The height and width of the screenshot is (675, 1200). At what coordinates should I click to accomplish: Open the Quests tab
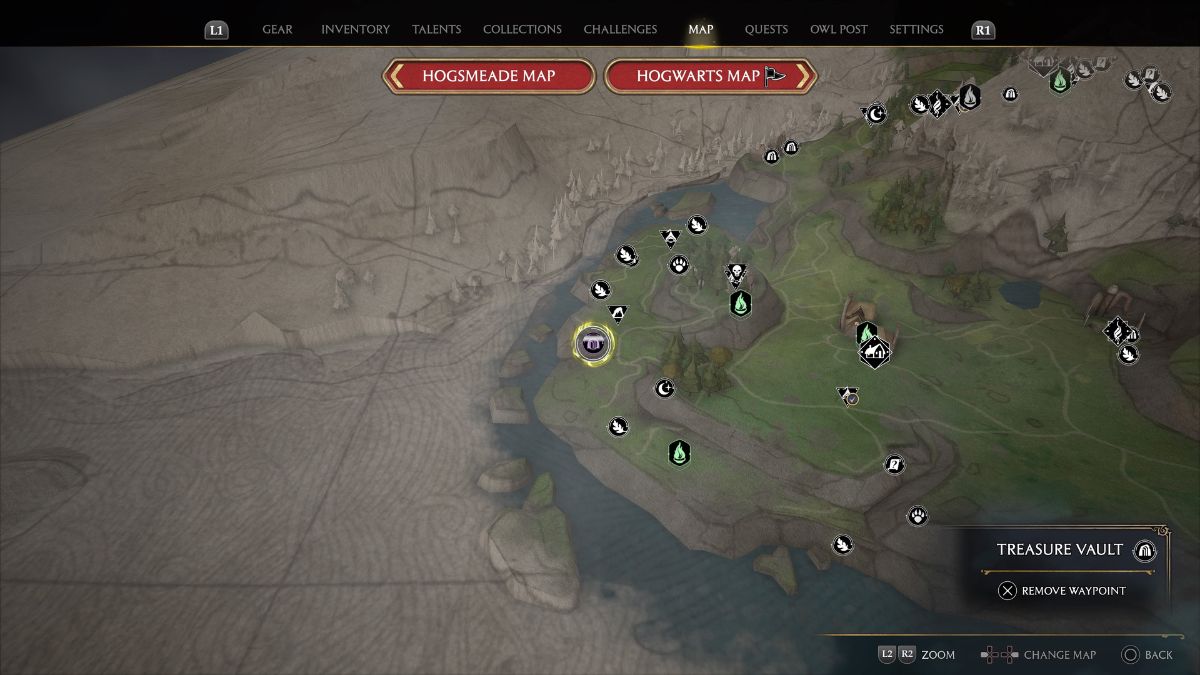coord(766,29)
